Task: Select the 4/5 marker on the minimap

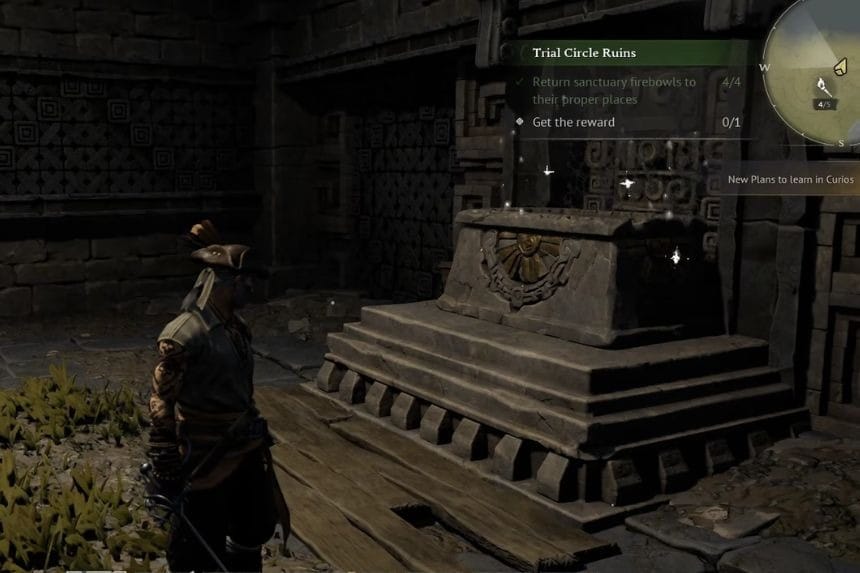Action: point(825,103)
